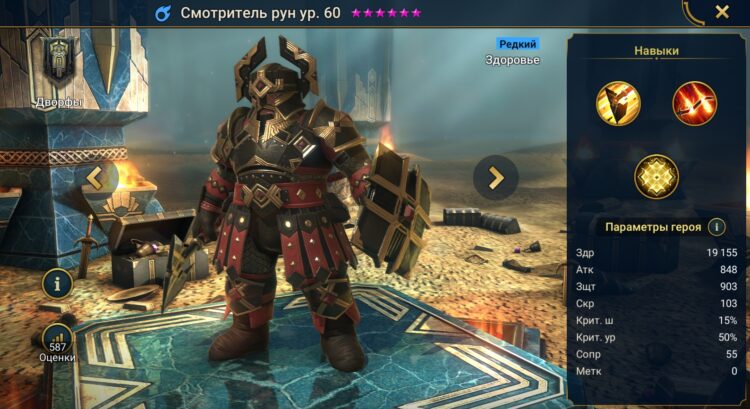Show hero parameters info tooltip

click(716, 227)
